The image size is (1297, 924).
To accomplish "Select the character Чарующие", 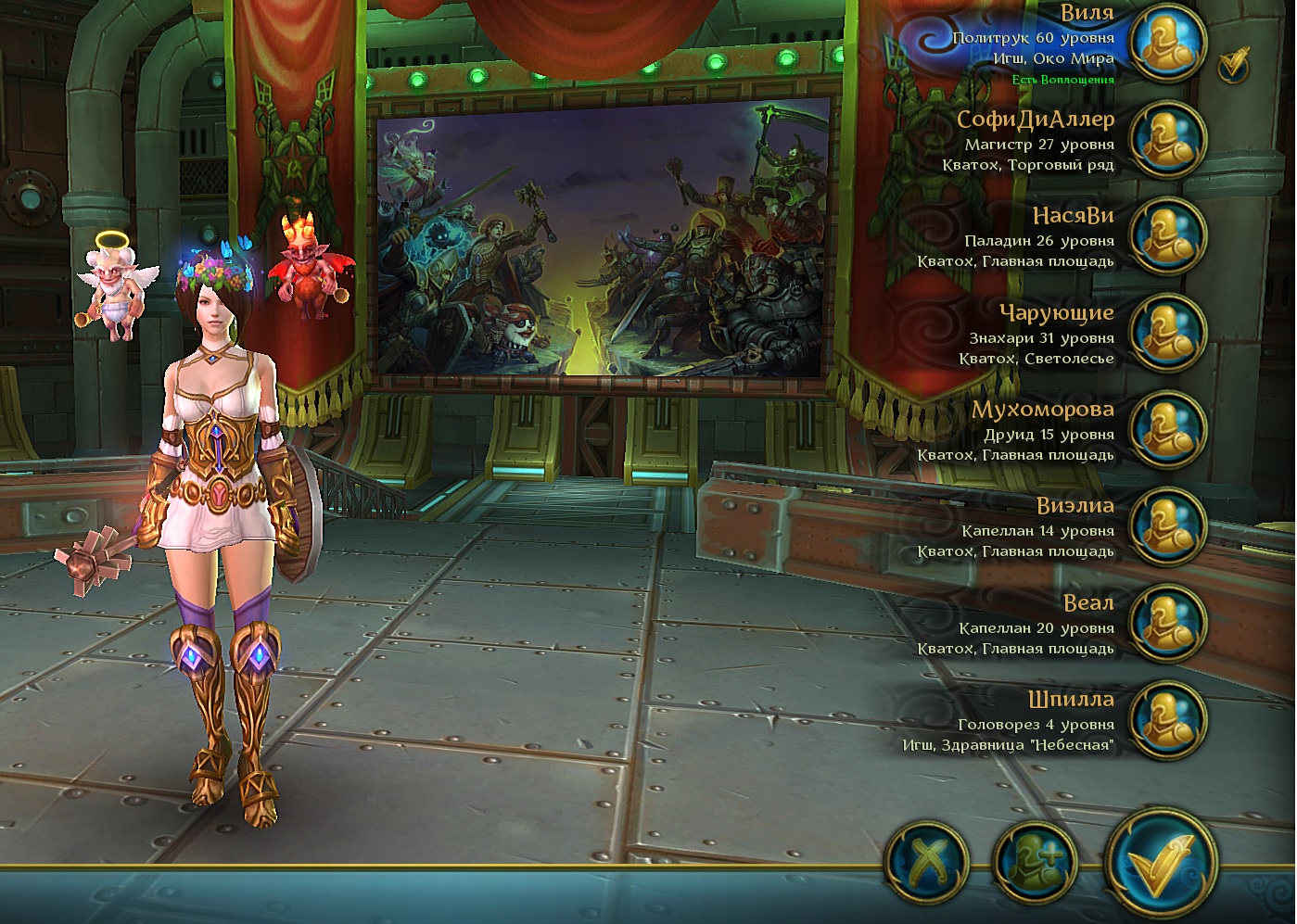I will click(x=1167, y=333).
